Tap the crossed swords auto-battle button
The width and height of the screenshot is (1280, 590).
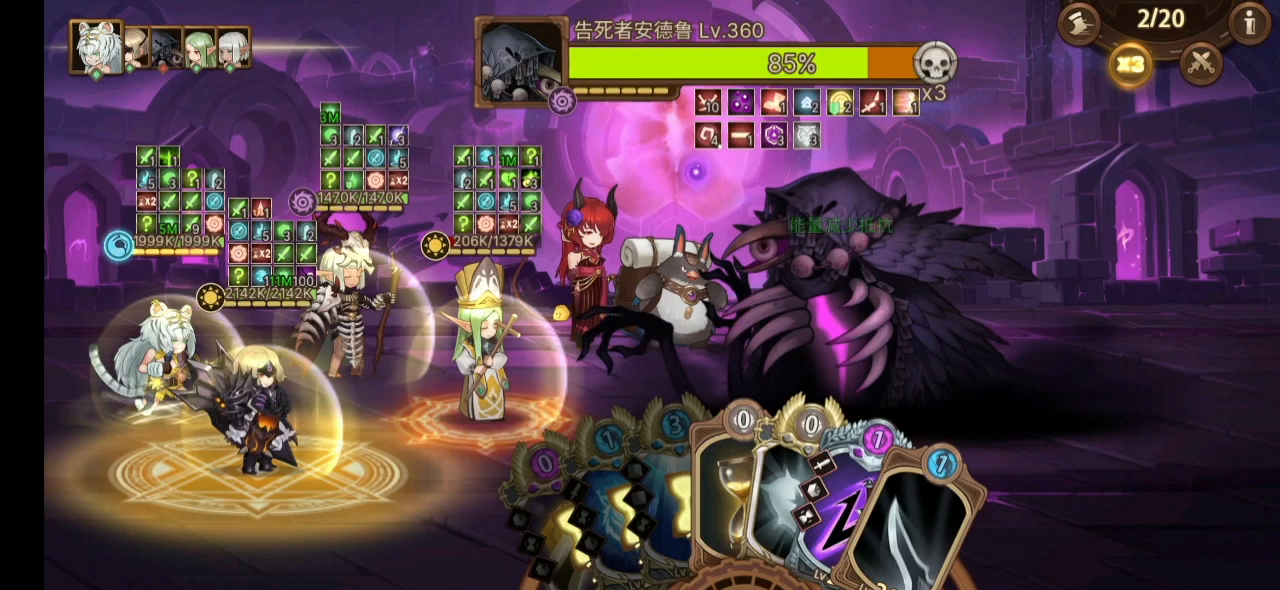[x=1201, y=65]
